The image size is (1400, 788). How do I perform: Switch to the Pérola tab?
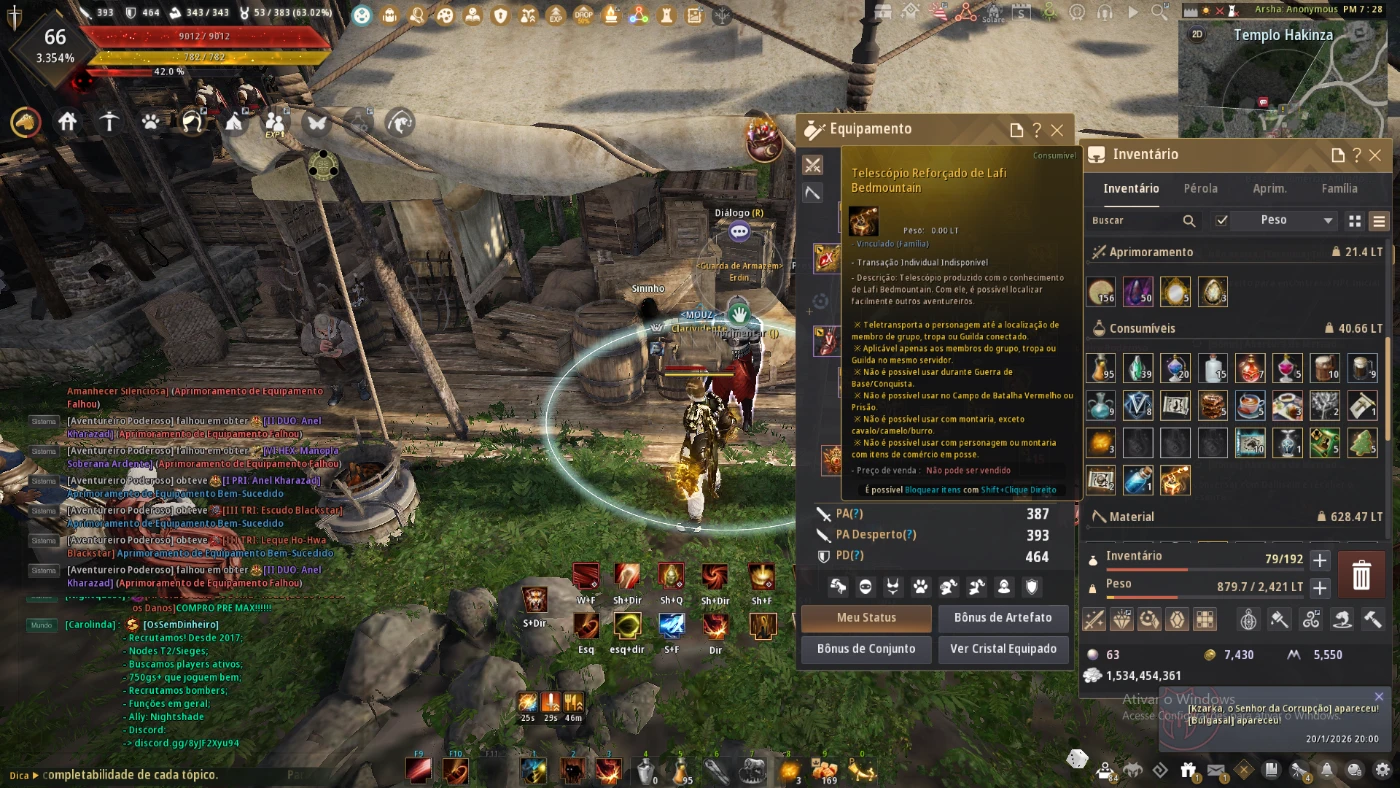point(1200,188)
